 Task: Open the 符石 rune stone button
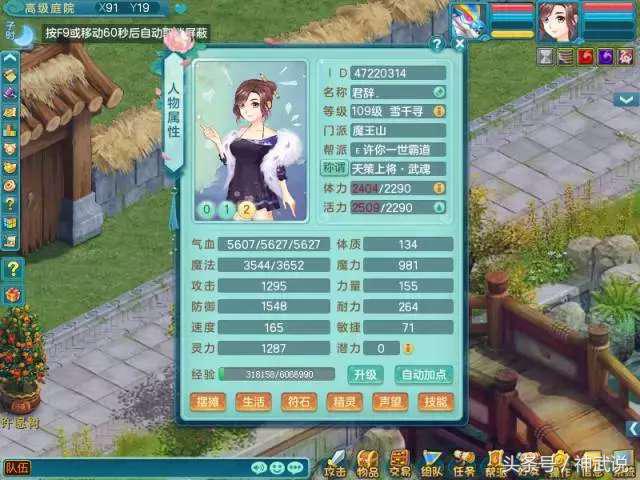(x=299, y=402)
